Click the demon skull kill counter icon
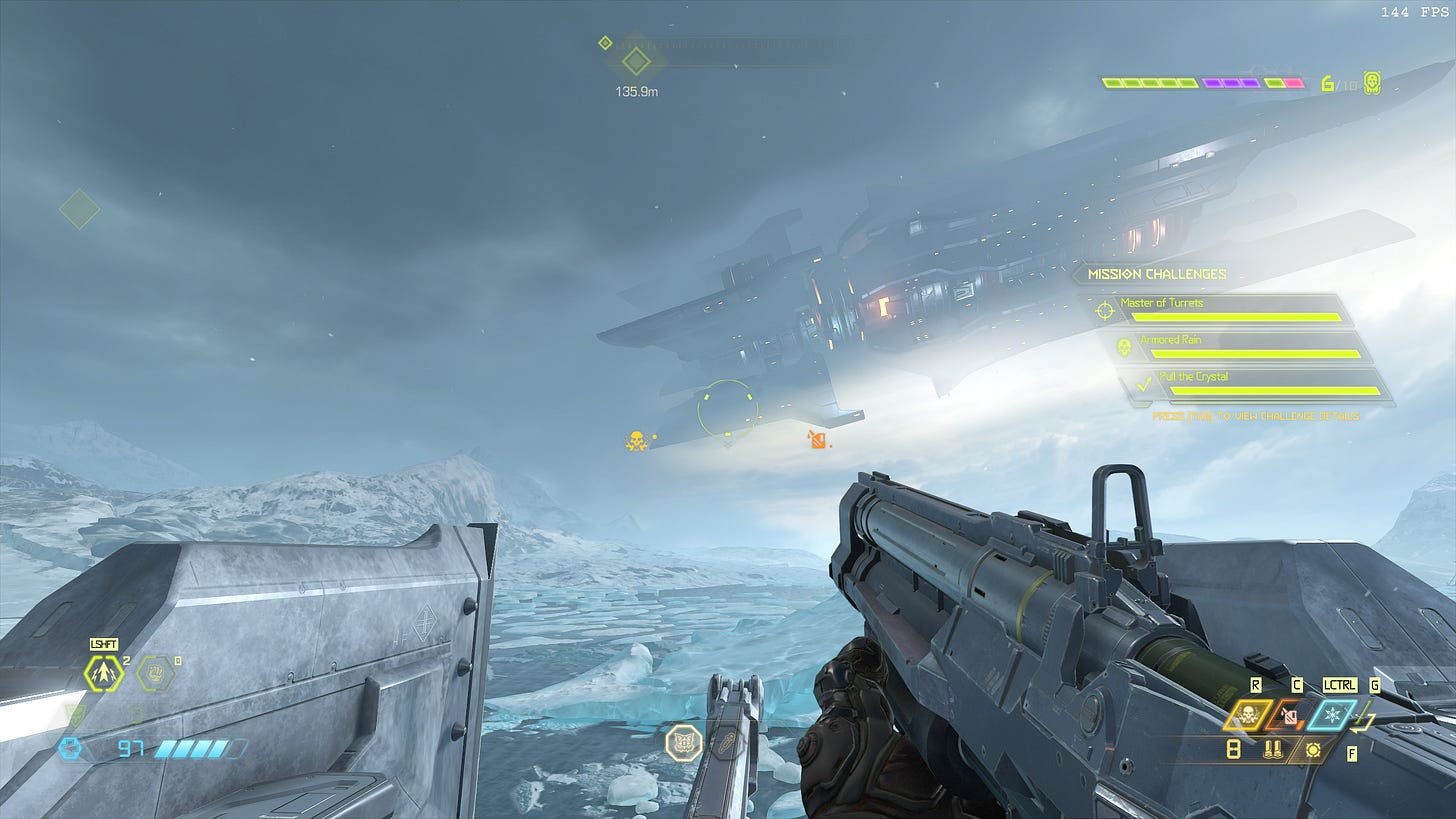 (x=1372, y=83)
